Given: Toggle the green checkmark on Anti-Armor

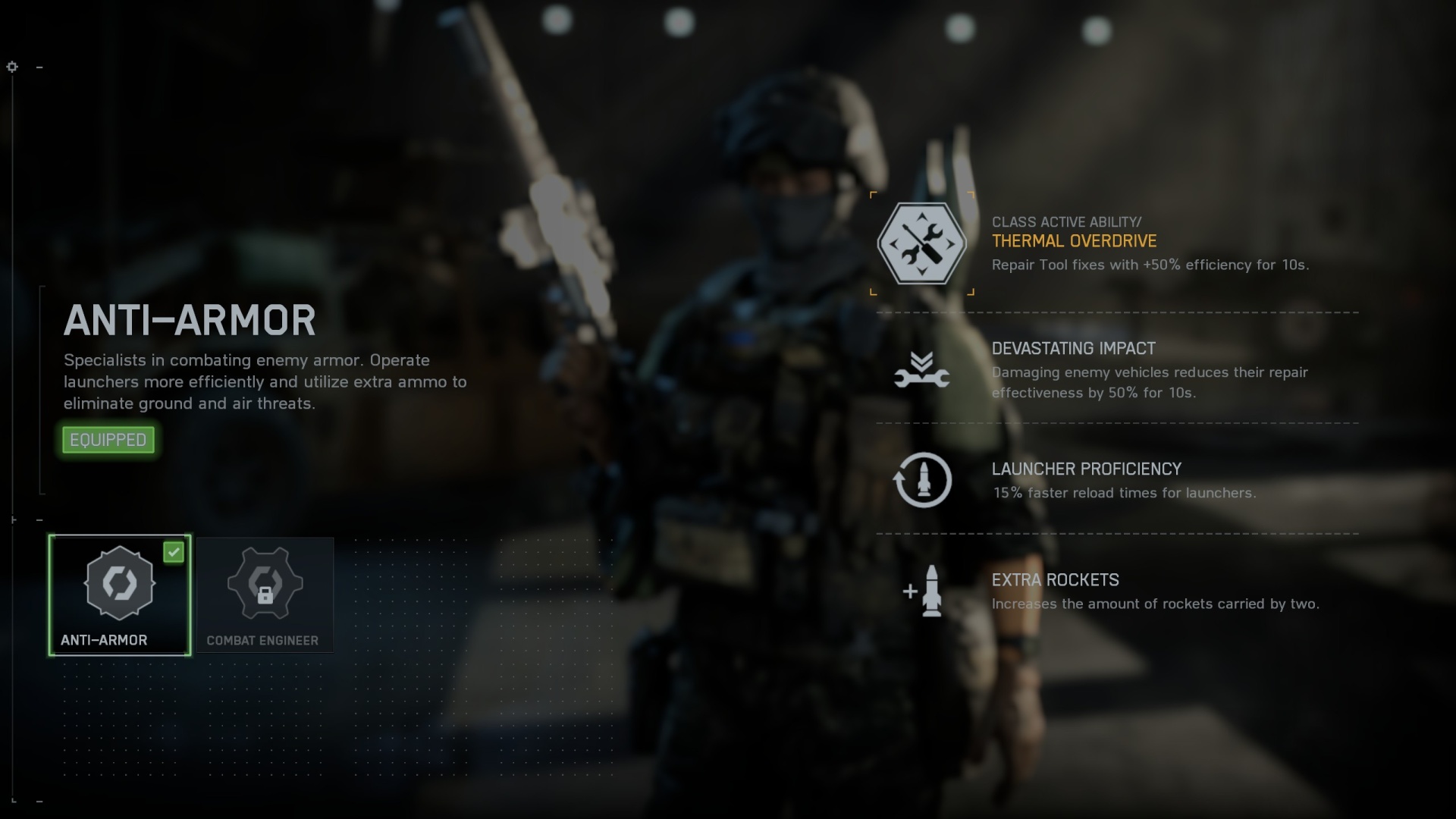Looking at the screenshot, I should click(174, 553).
